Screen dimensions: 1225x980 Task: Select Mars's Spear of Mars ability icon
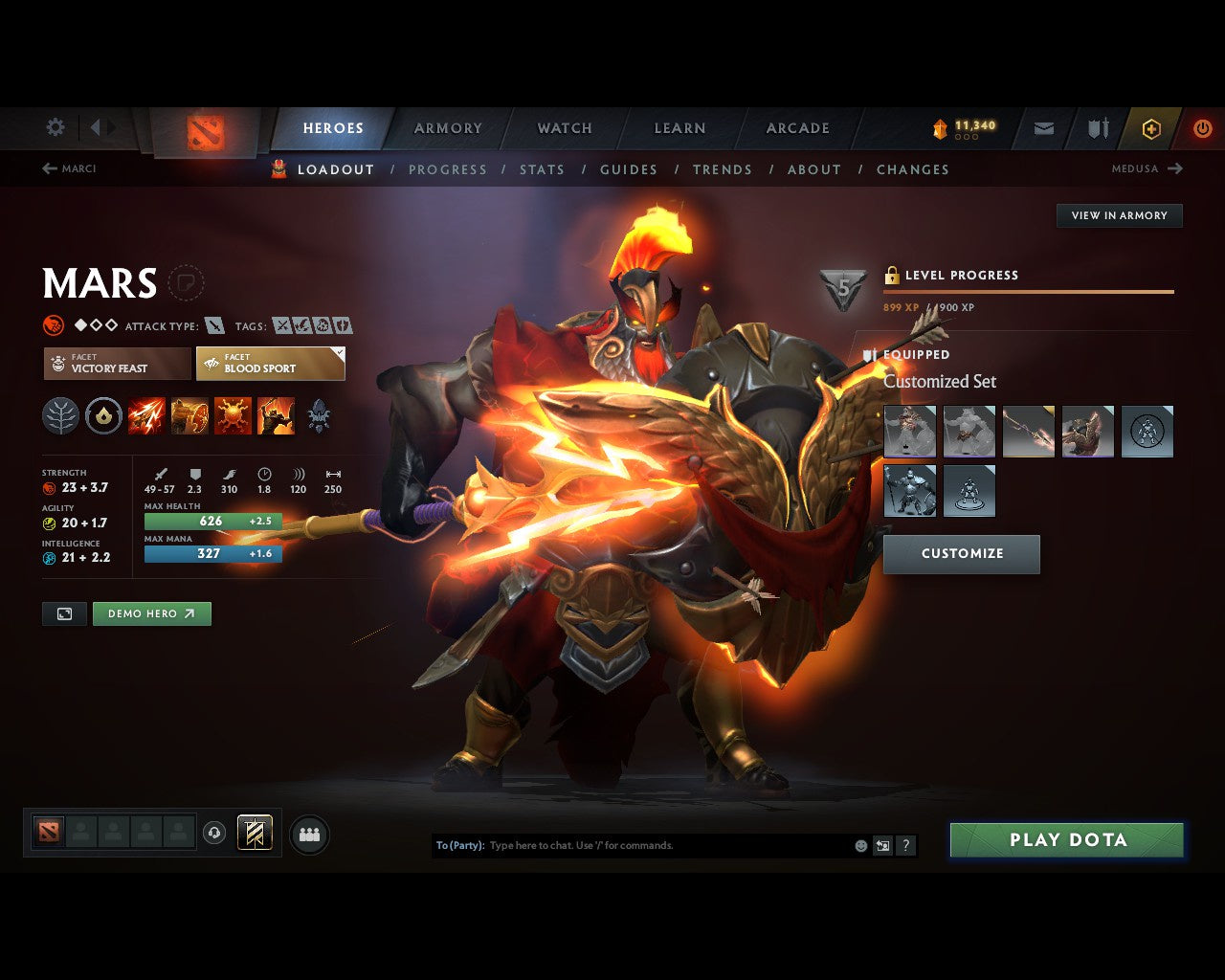tap(147, 415)
